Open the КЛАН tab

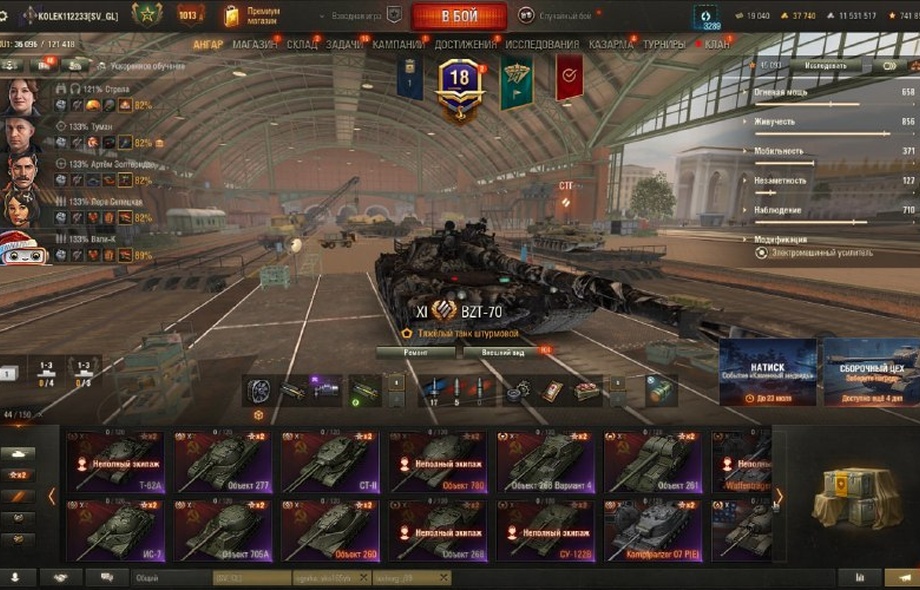(x=717, y=44)
